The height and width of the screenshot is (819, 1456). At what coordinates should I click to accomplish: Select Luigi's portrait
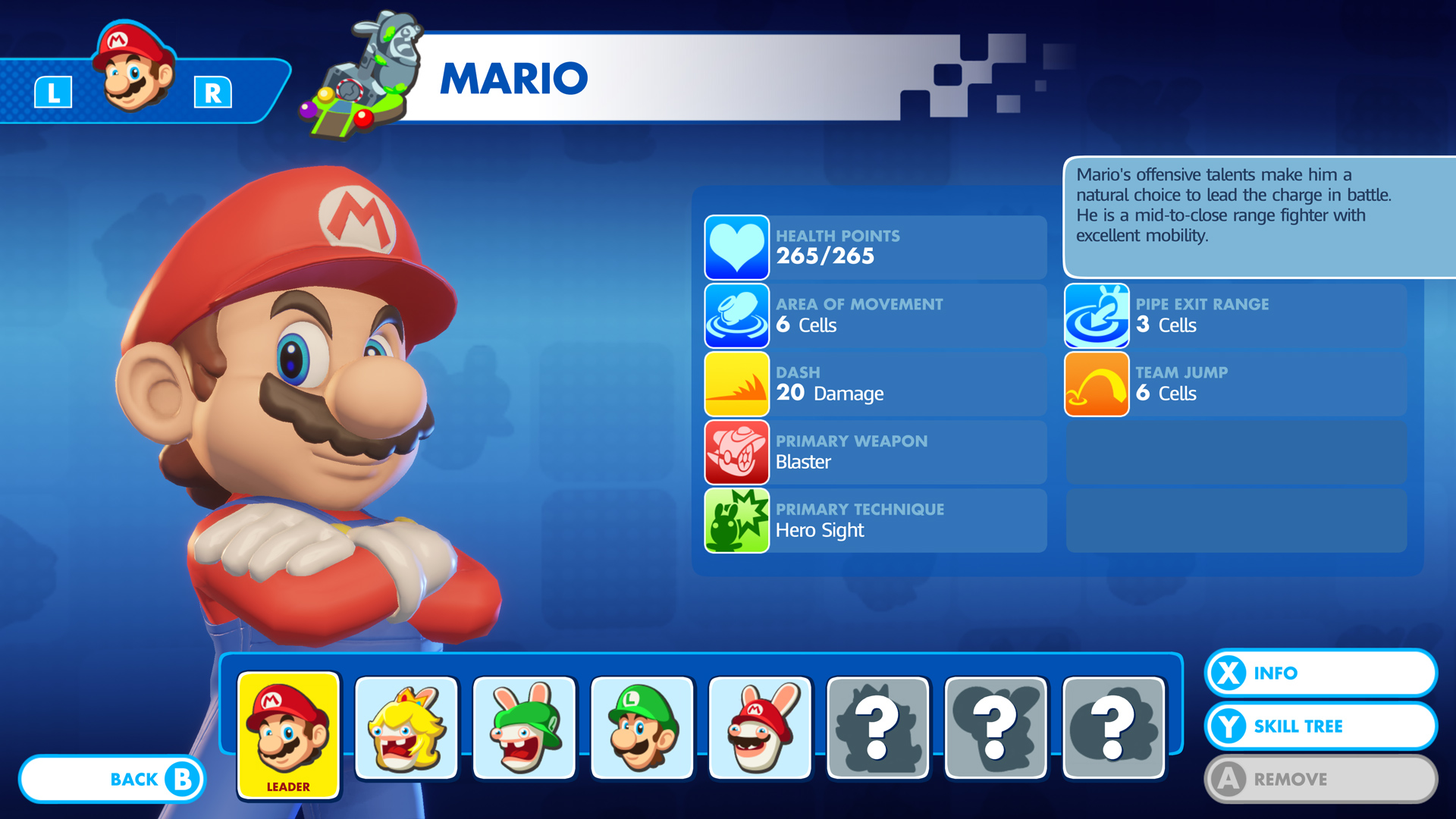(x=642, y=726)
